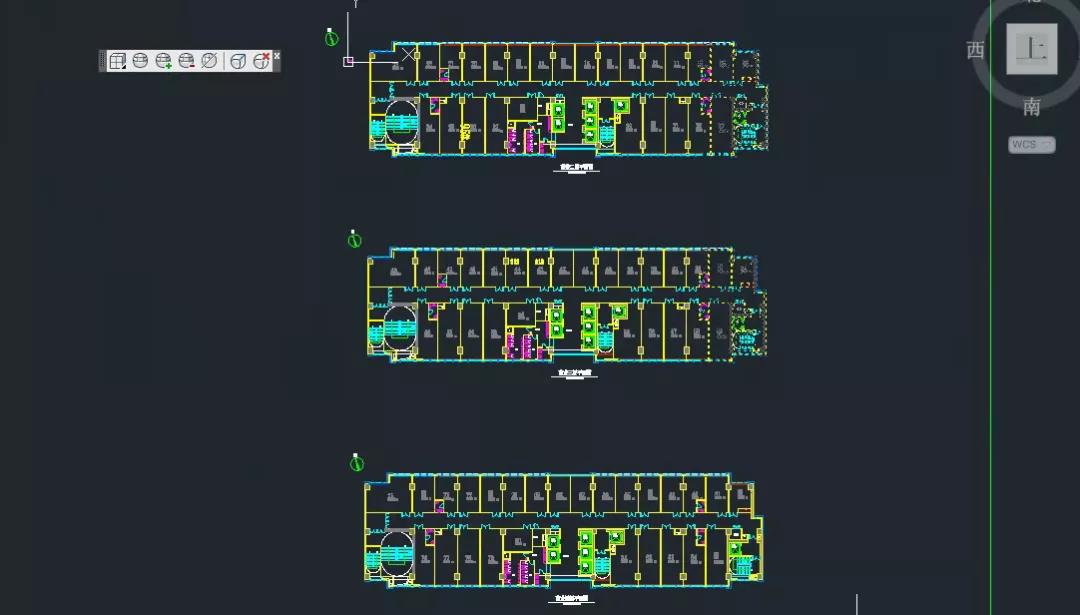Choose the sphere icon with red X
This screenshot has height=615, width=1080.
pos(261,61)
